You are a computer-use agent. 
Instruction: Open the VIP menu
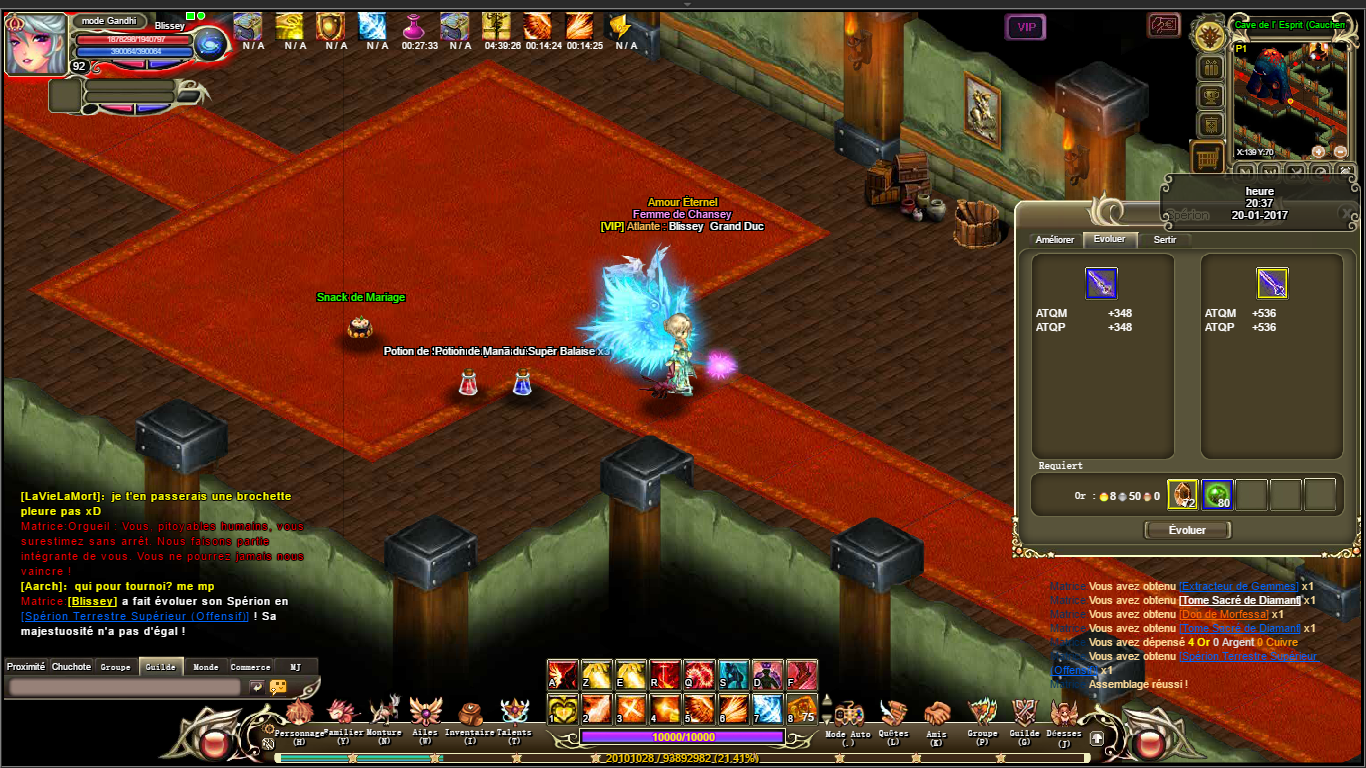(x=1026, y=28)
